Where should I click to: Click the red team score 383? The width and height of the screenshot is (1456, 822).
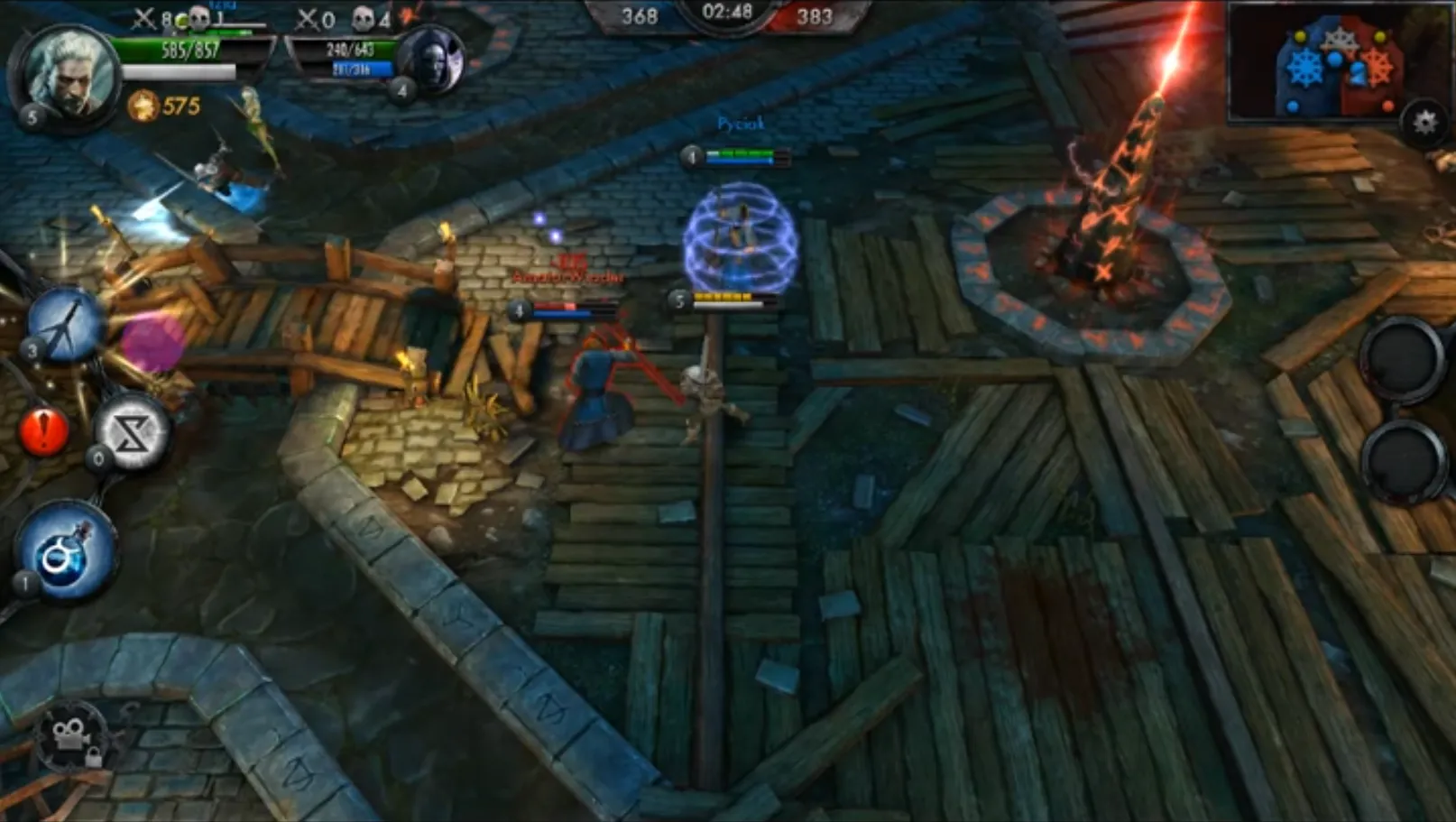tap(816, 14)
